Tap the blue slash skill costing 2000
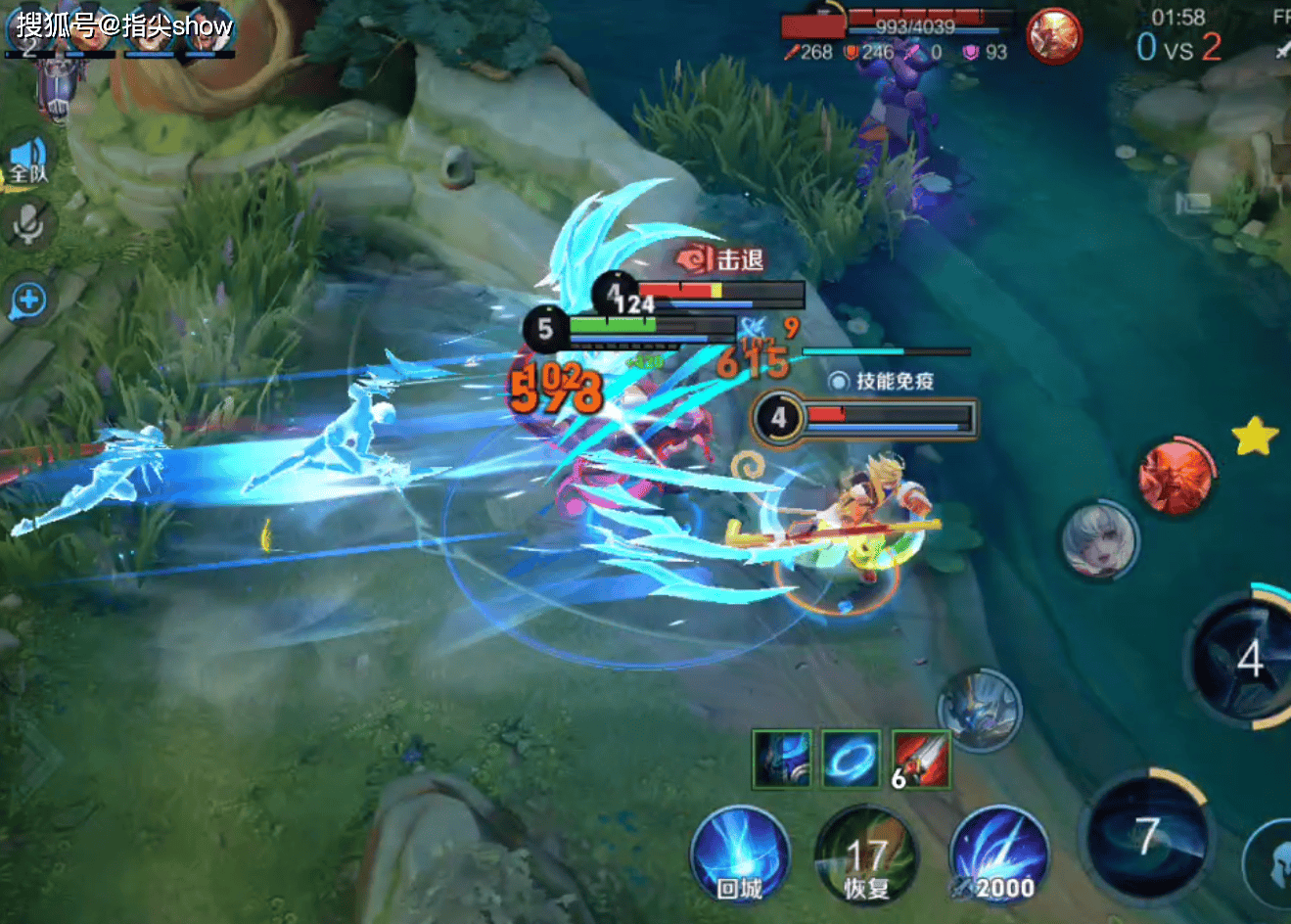 pyautogui.click(x=998, y=856)
